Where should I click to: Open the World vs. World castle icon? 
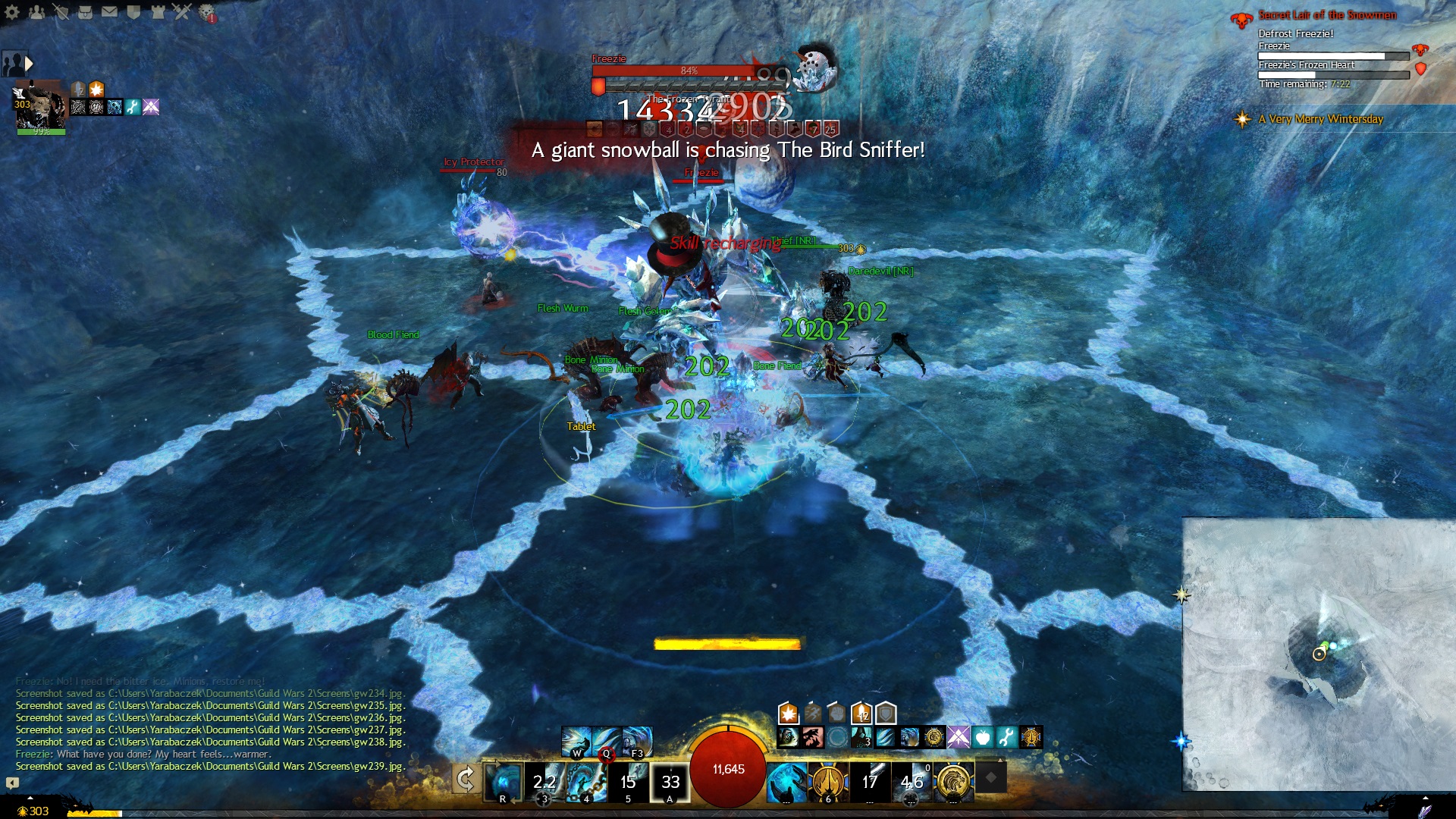[158, 12]
